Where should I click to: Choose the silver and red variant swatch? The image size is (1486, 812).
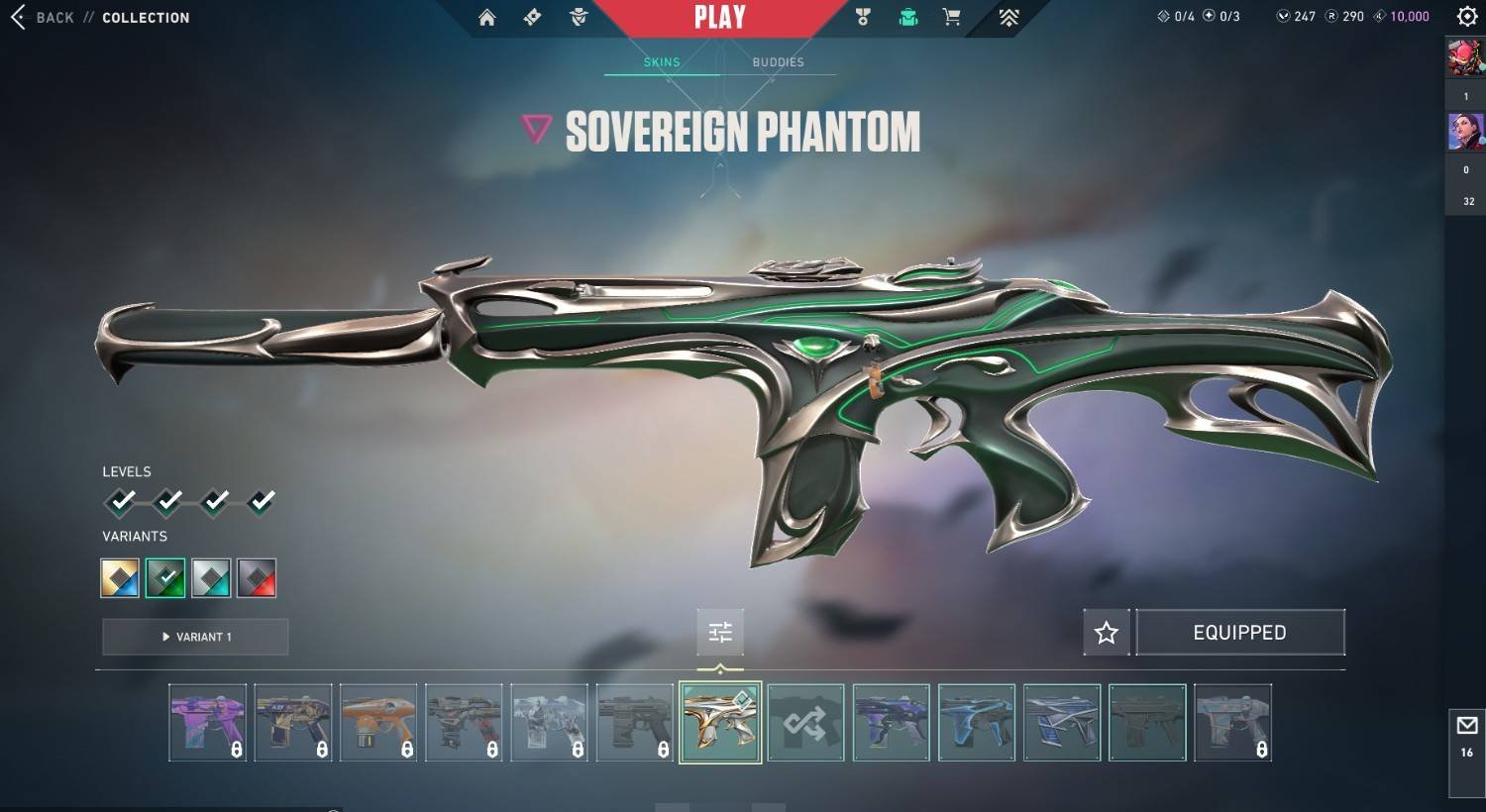[257, 578]
